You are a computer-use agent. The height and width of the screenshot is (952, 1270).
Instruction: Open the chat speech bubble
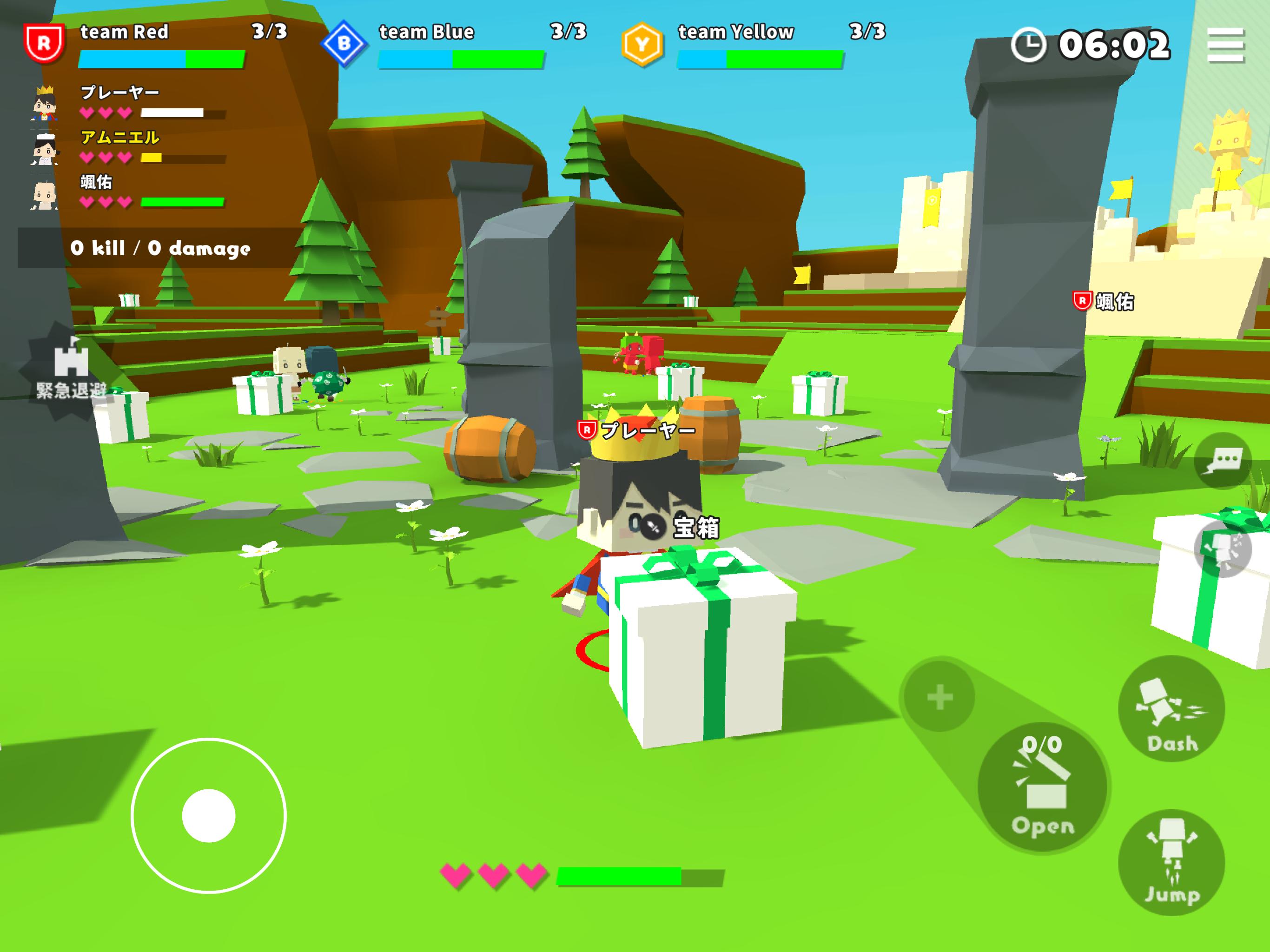point(1224,460)
